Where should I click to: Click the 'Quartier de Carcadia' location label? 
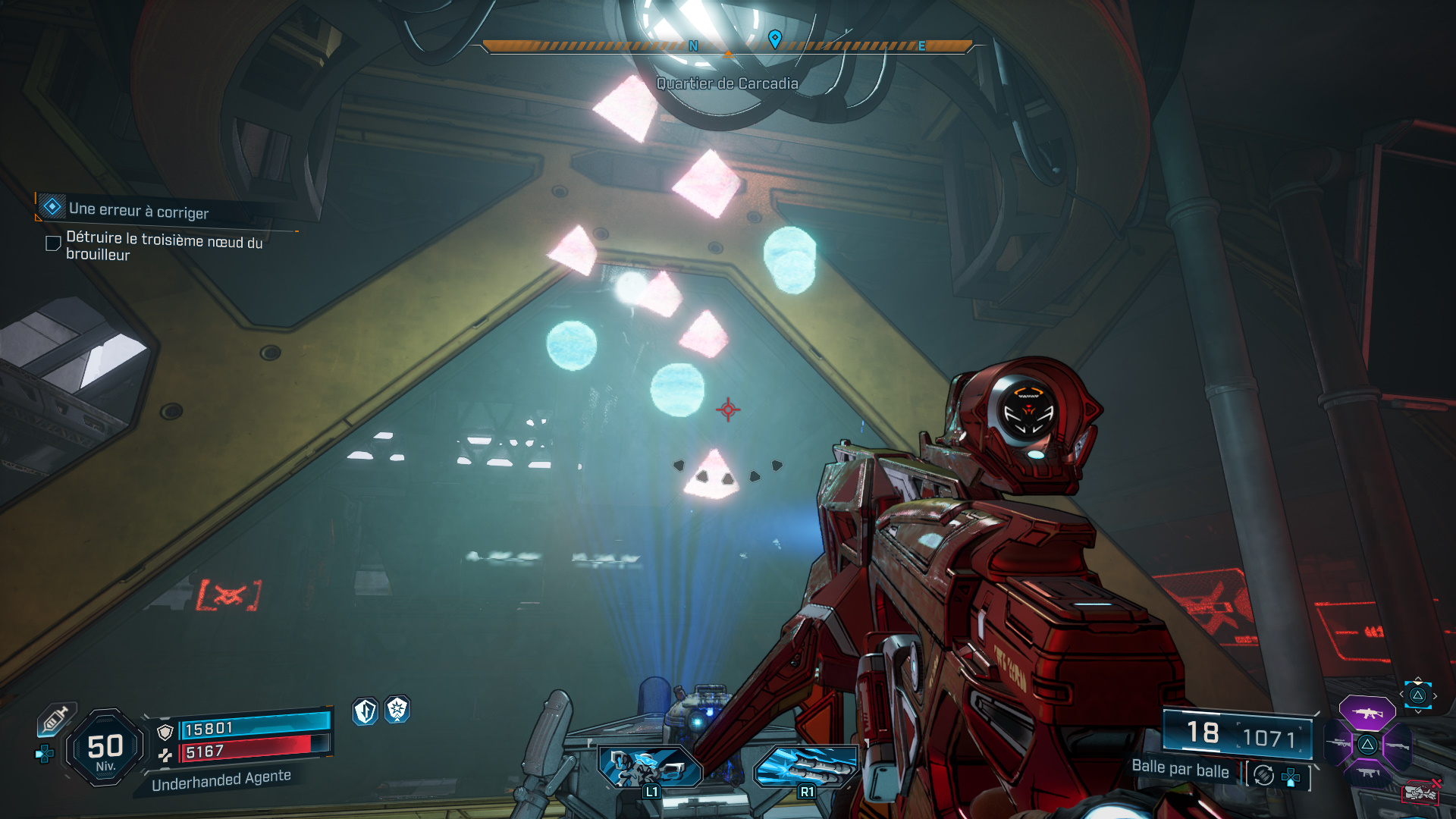coord(728,85)
